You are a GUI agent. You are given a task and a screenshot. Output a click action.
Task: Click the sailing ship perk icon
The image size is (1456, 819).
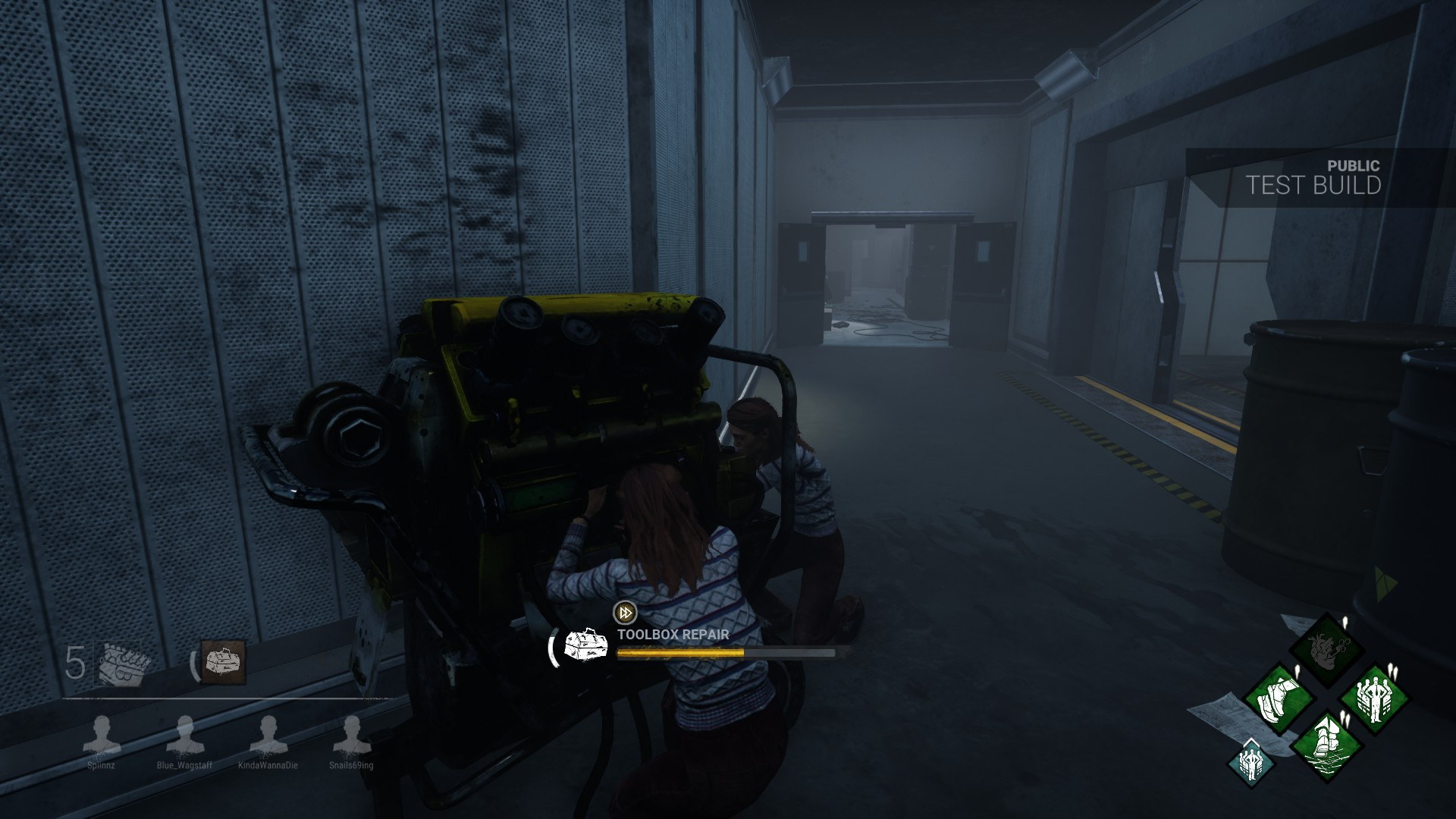pos(1327,745)
